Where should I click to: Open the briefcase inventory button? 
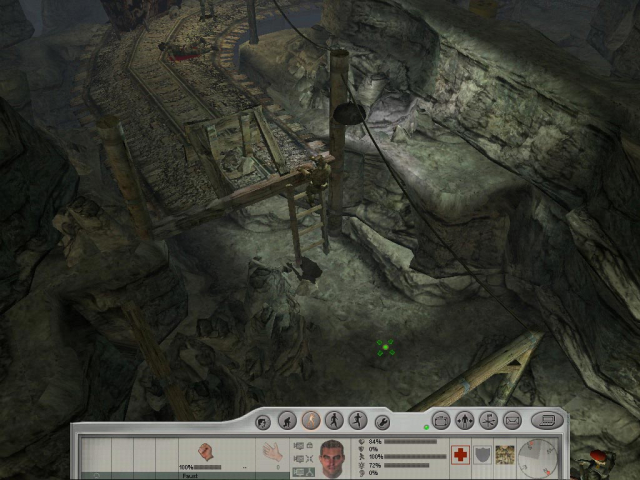tap(441, 421)
